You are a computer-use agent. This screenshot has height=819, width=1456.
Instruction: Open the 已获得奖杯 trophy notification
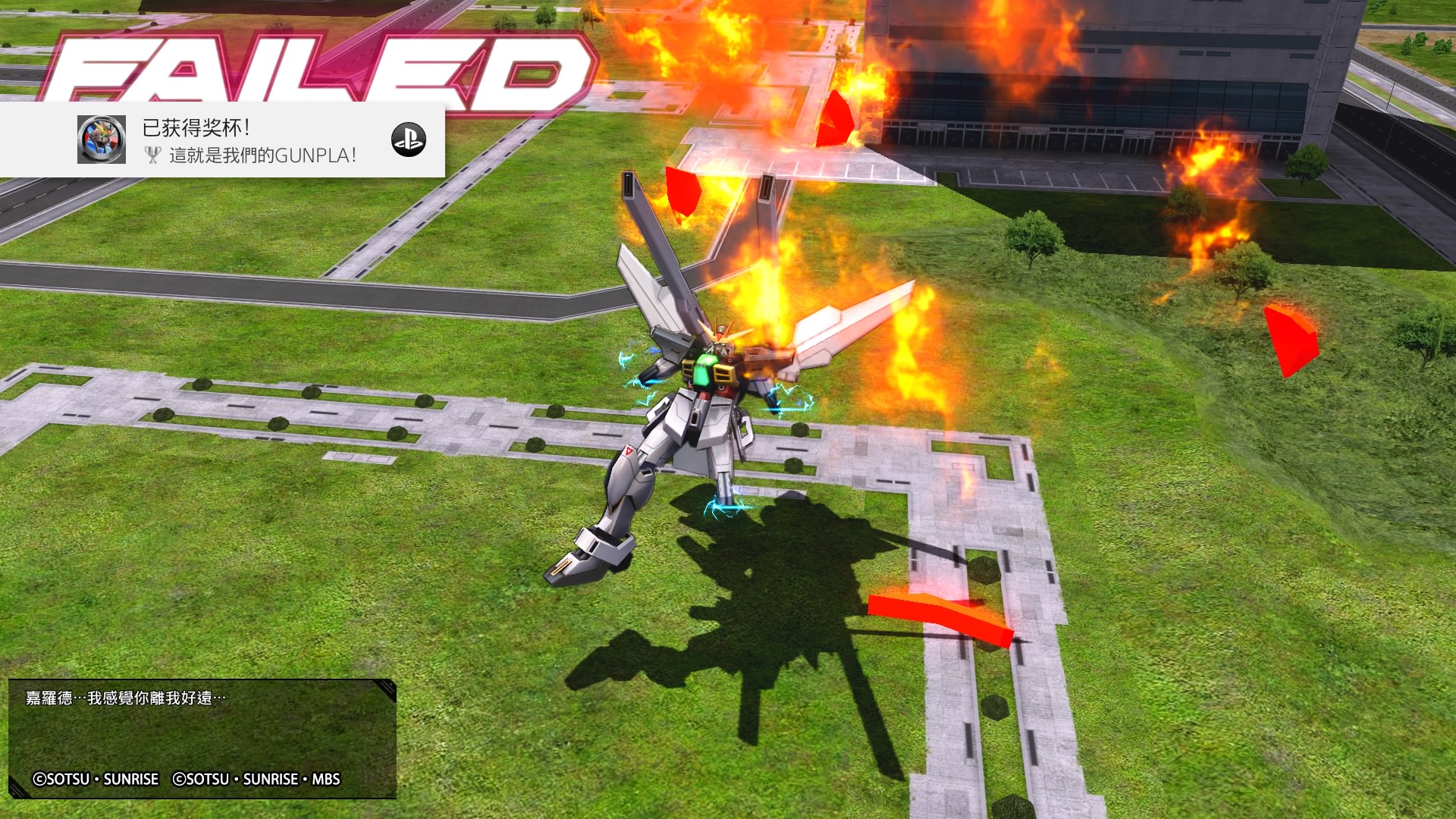250,140
